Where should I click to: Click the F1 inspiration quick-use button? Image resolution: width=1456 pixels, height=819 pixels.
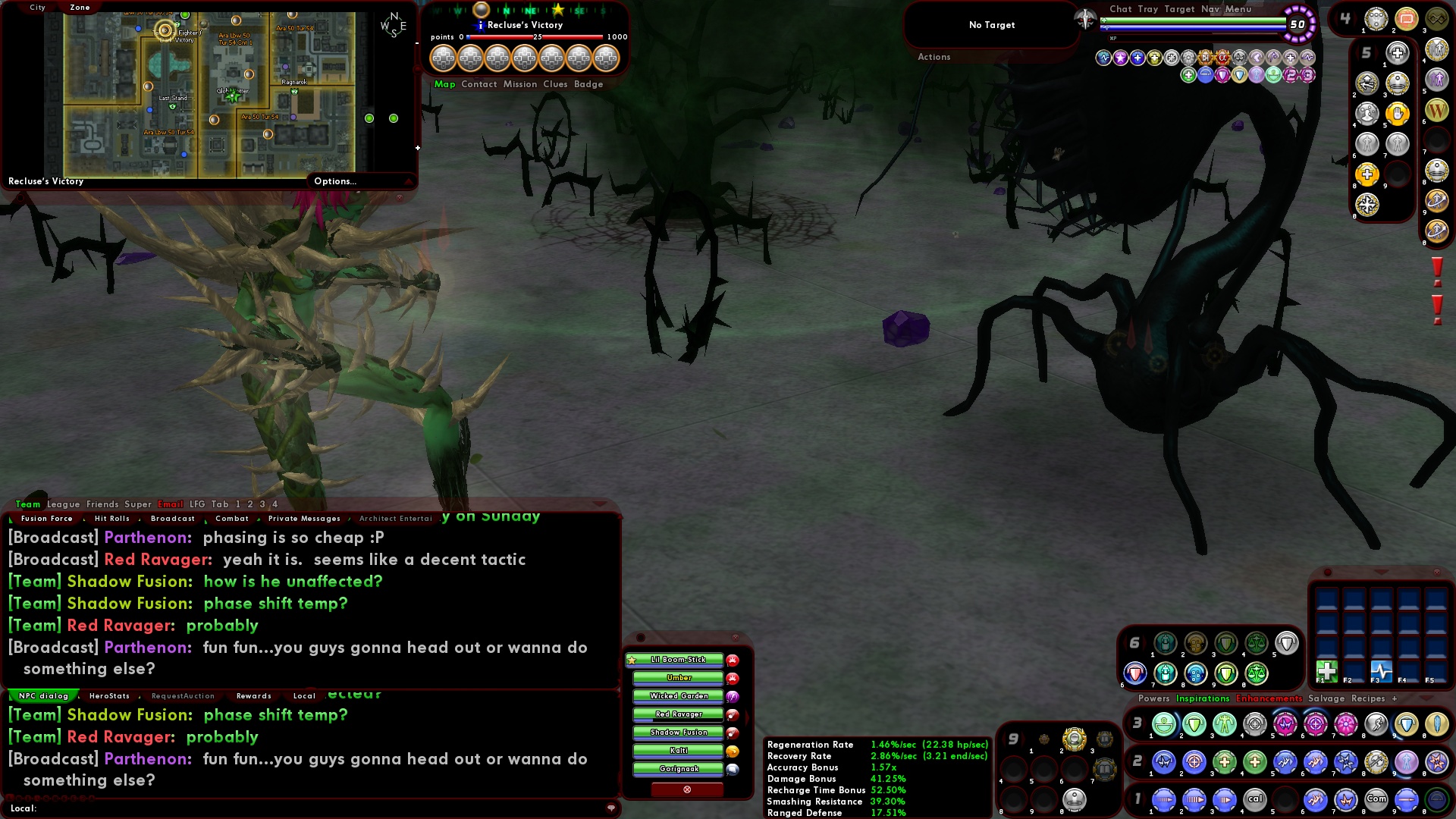(1326, 671)
